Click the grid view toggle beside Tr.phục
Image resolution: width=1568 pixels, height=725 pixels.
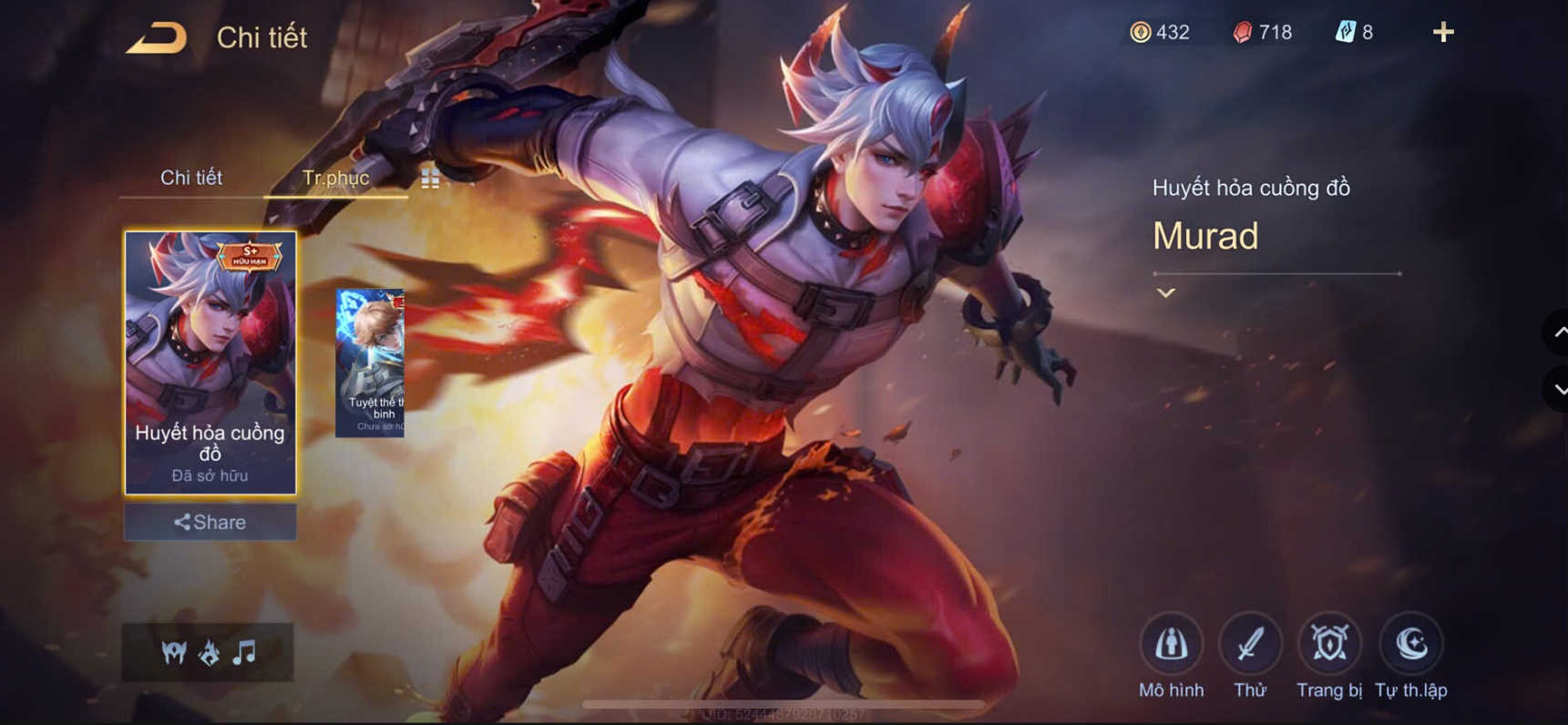coord(429,179)
